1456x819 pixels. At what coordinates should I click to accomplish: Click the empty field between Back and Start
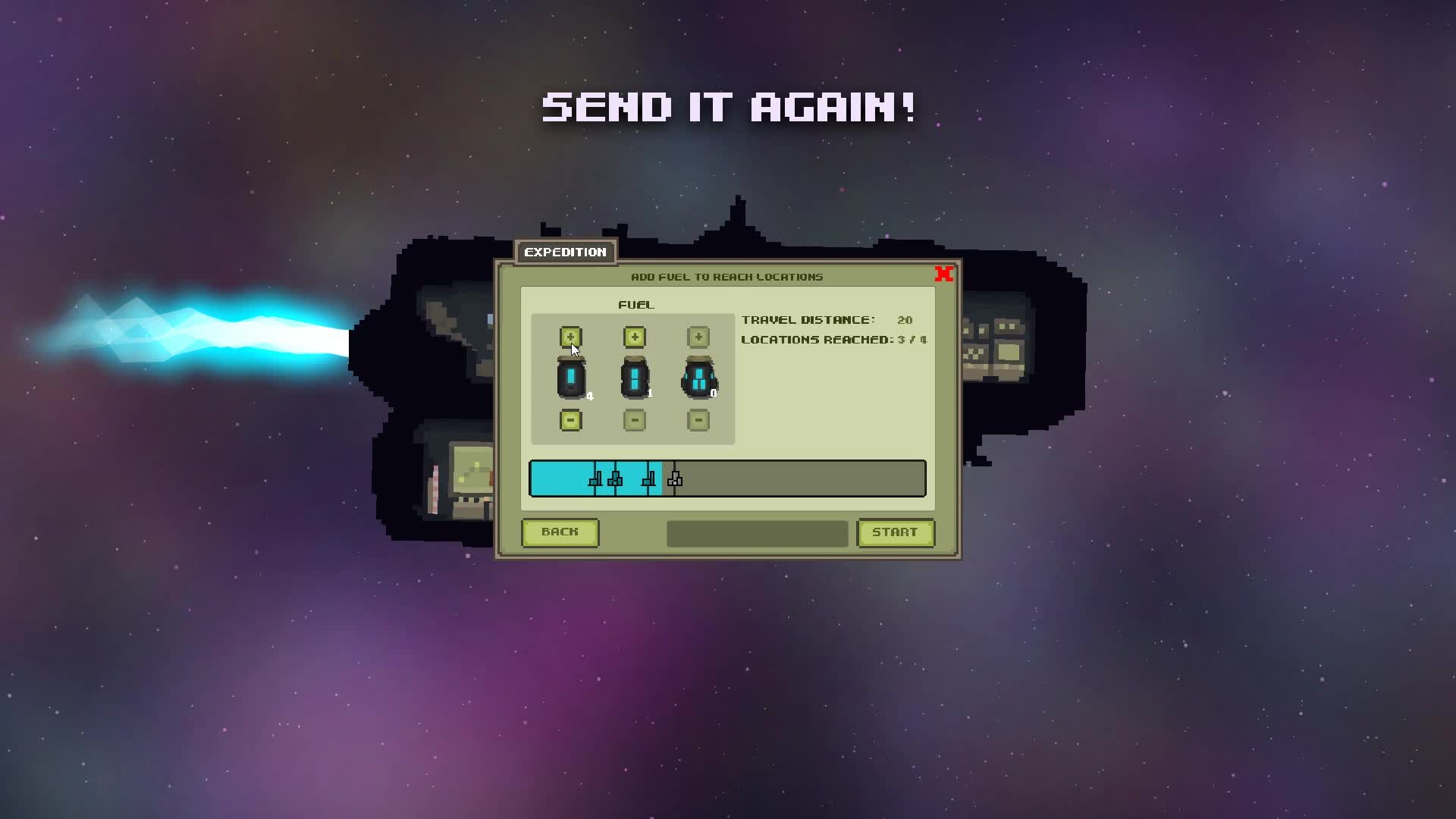point(756,533)
